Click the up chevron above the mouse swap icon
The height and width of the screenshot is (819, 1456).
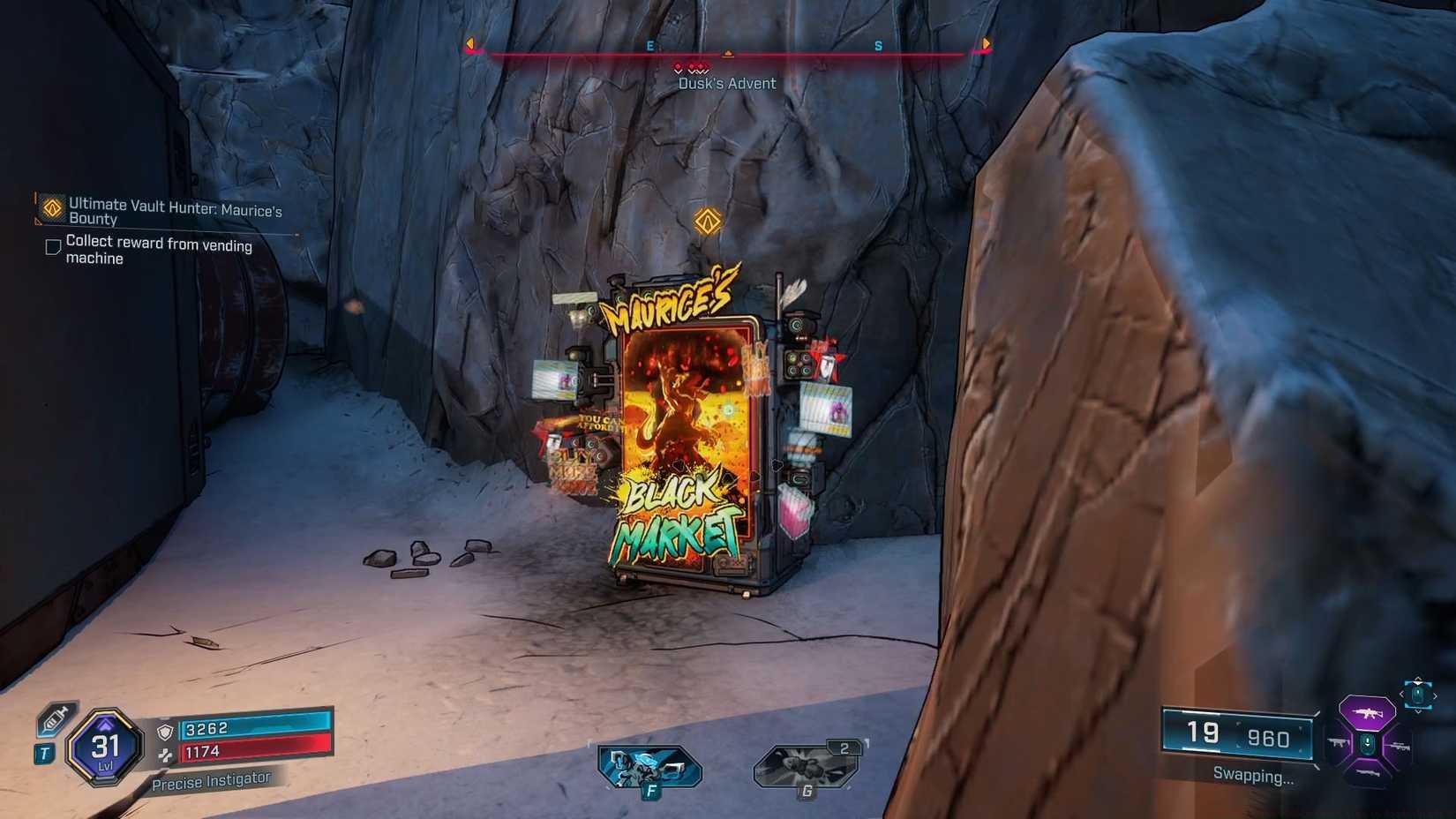1418,680
